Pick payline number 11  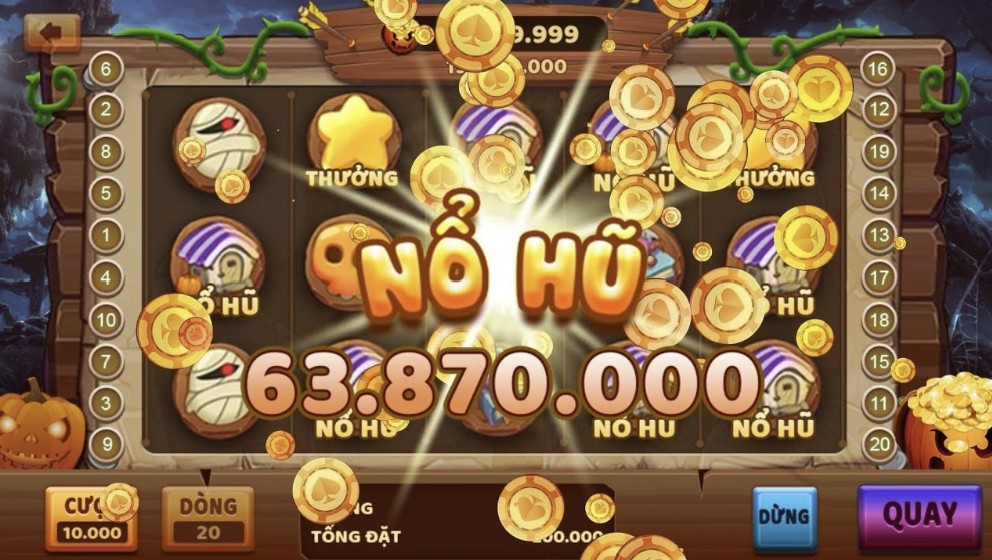[878, 403]
